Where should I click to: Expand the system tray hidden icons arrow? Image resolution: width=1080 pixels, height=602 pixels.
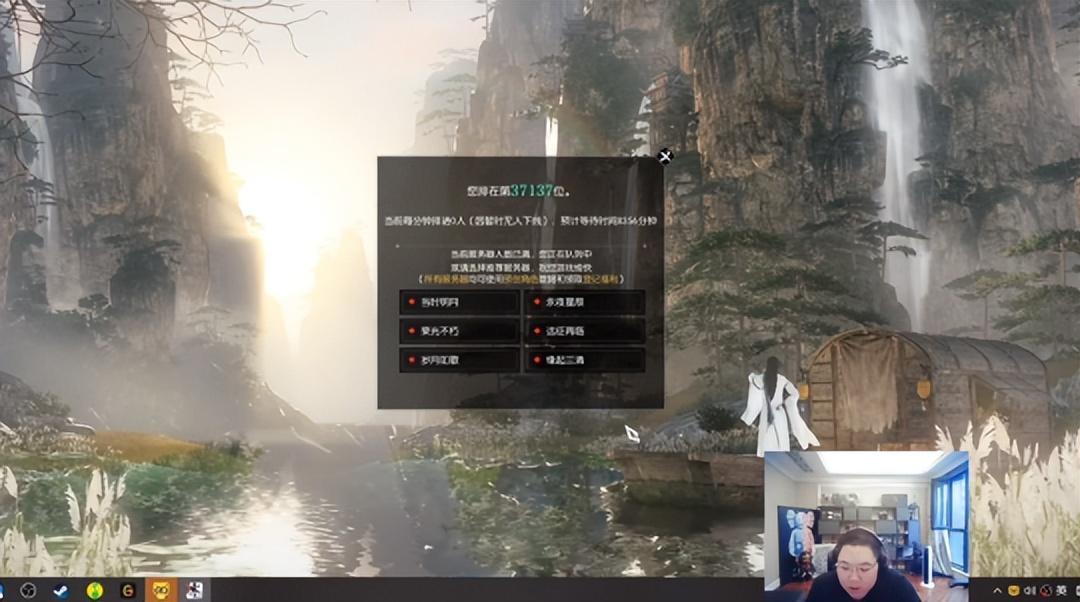pyautogui.click(x=997, y=590)
